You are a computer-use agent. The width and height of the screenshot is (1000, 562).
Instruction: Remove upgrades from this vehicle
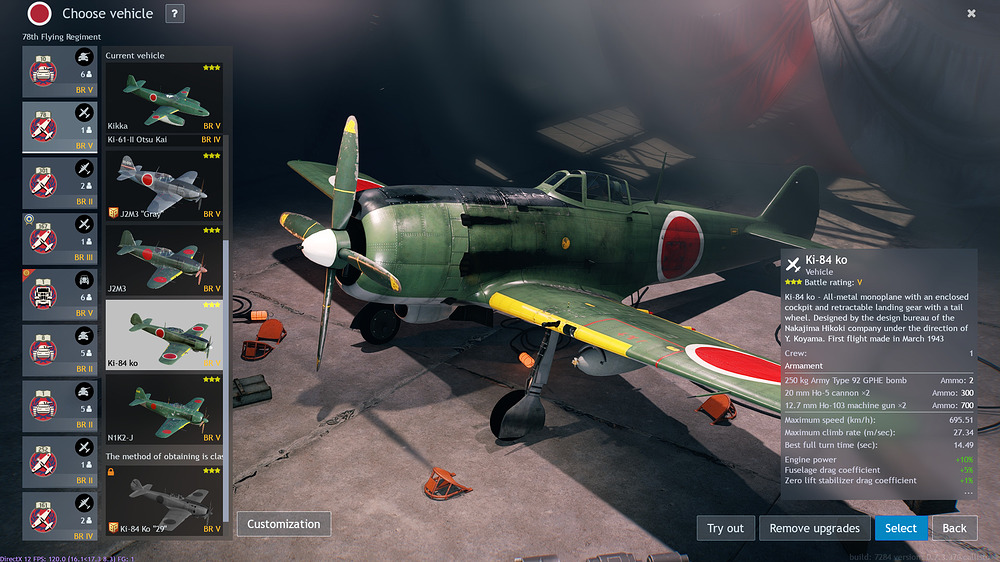coord(814,528)
